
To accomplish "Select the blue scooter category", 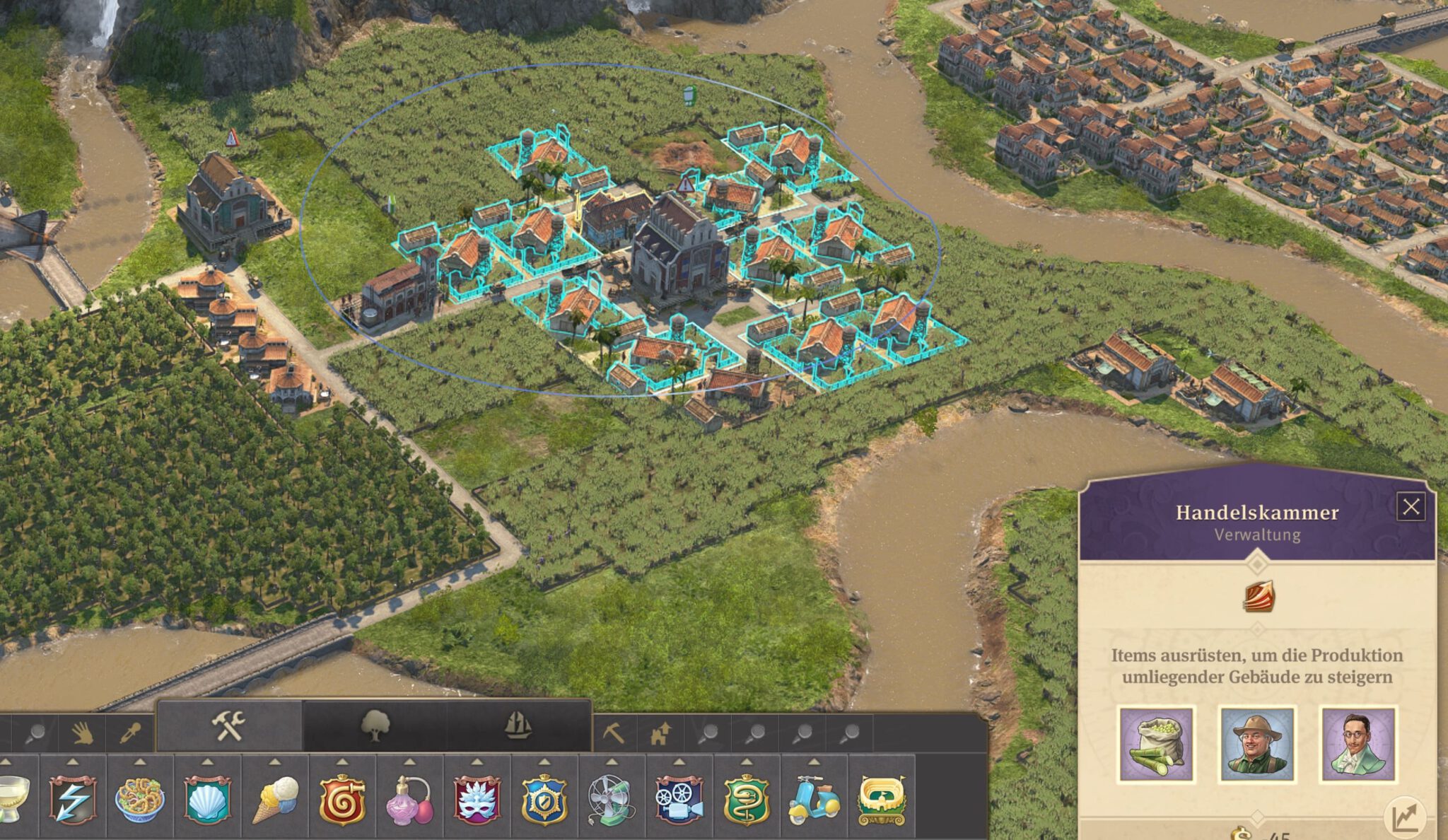I will [x=814, y=800].
